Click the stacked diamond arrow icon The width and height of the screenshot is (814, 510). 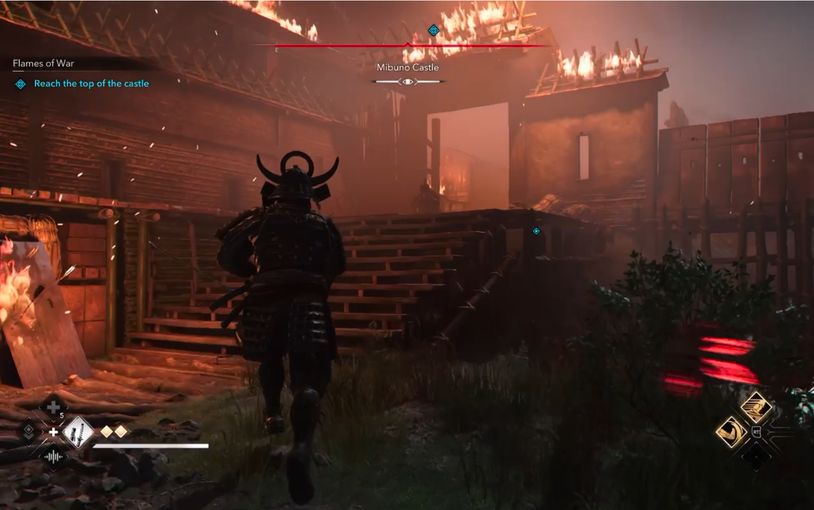30,432
